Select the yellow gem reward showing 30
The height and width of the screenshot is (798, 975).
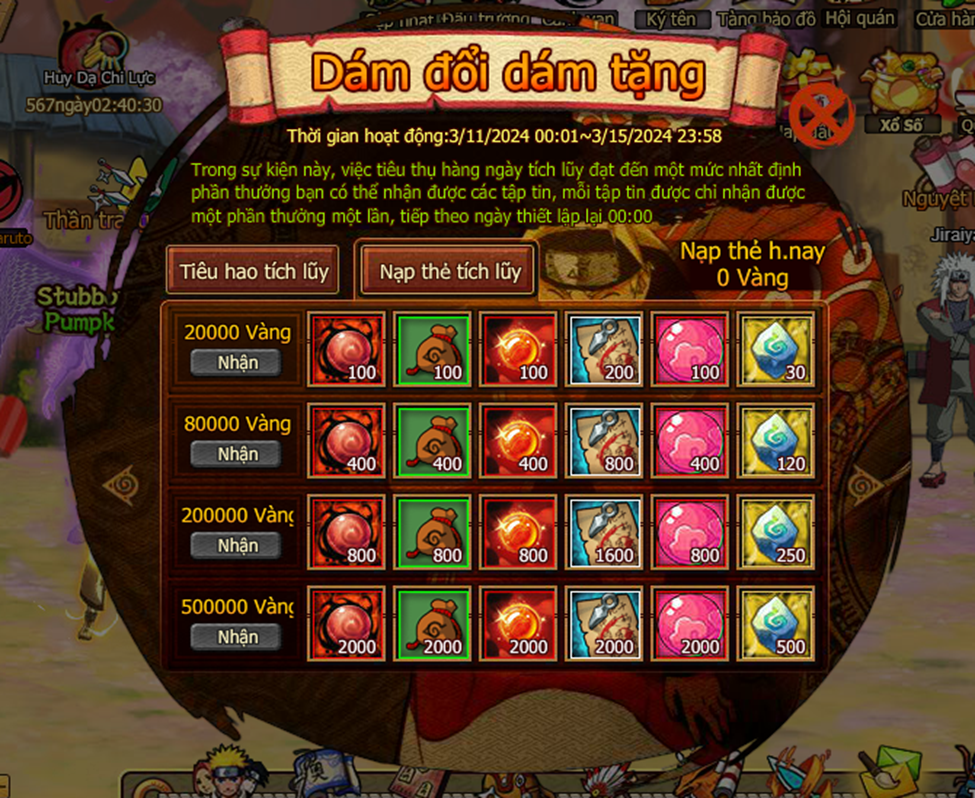776,349
